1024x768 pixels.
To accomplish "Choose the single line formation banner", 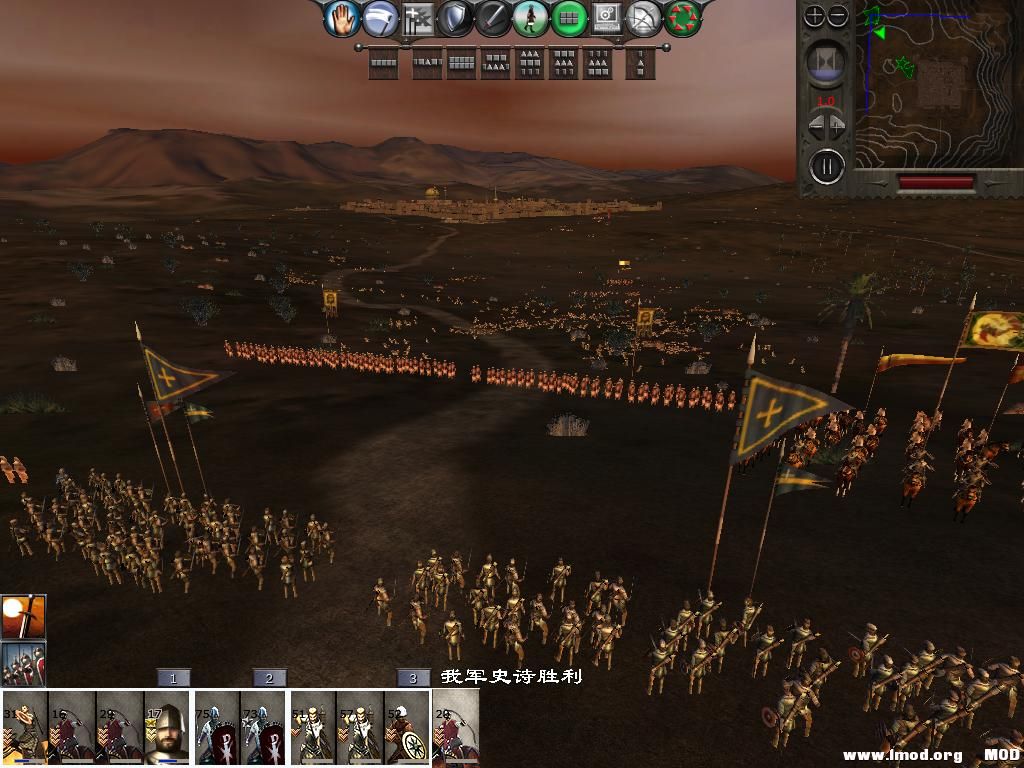I will click(383, 64).
